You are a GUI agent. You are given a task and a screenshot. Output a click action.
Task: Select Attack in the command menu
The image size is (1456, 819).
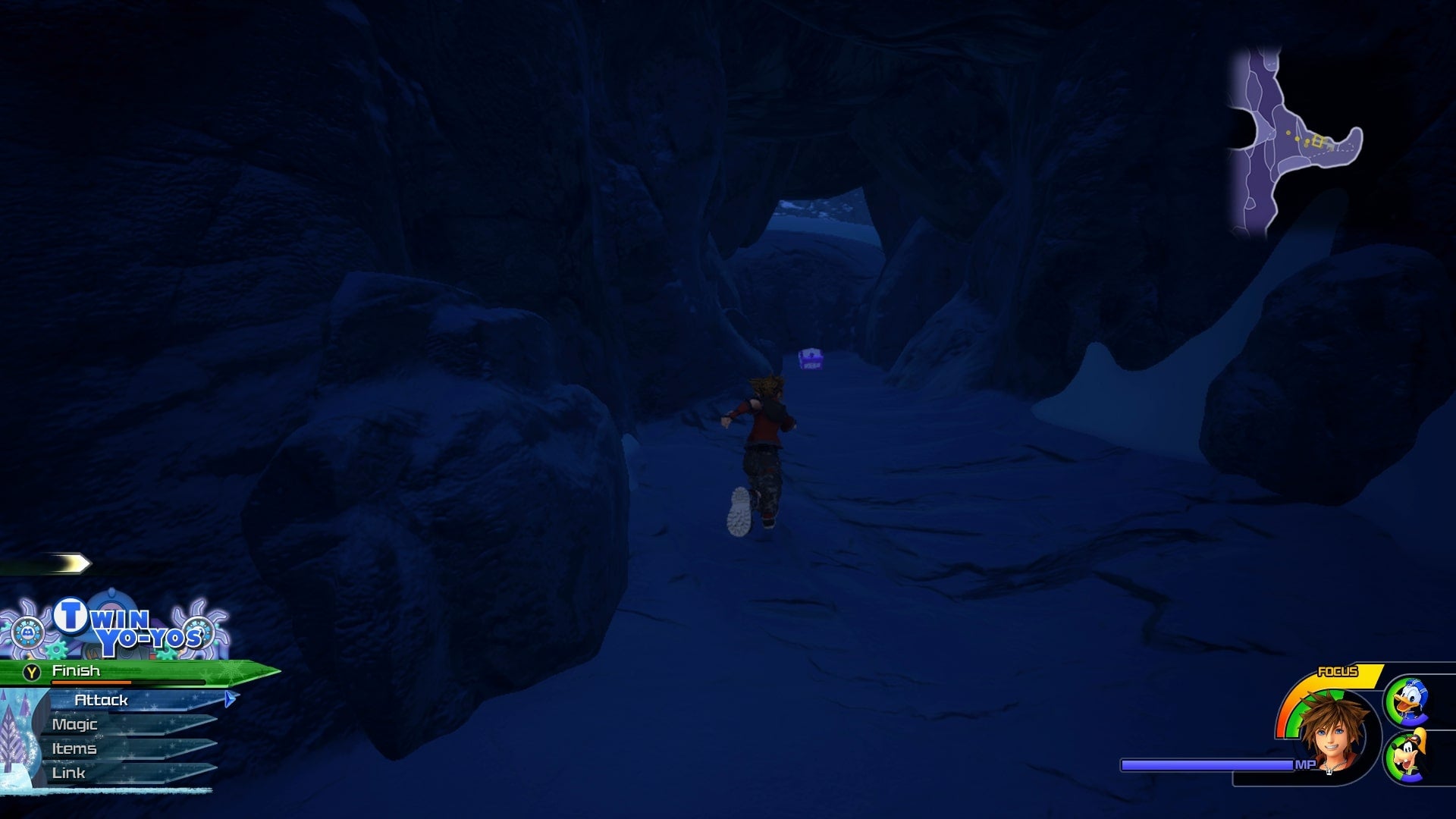(101, 700)
